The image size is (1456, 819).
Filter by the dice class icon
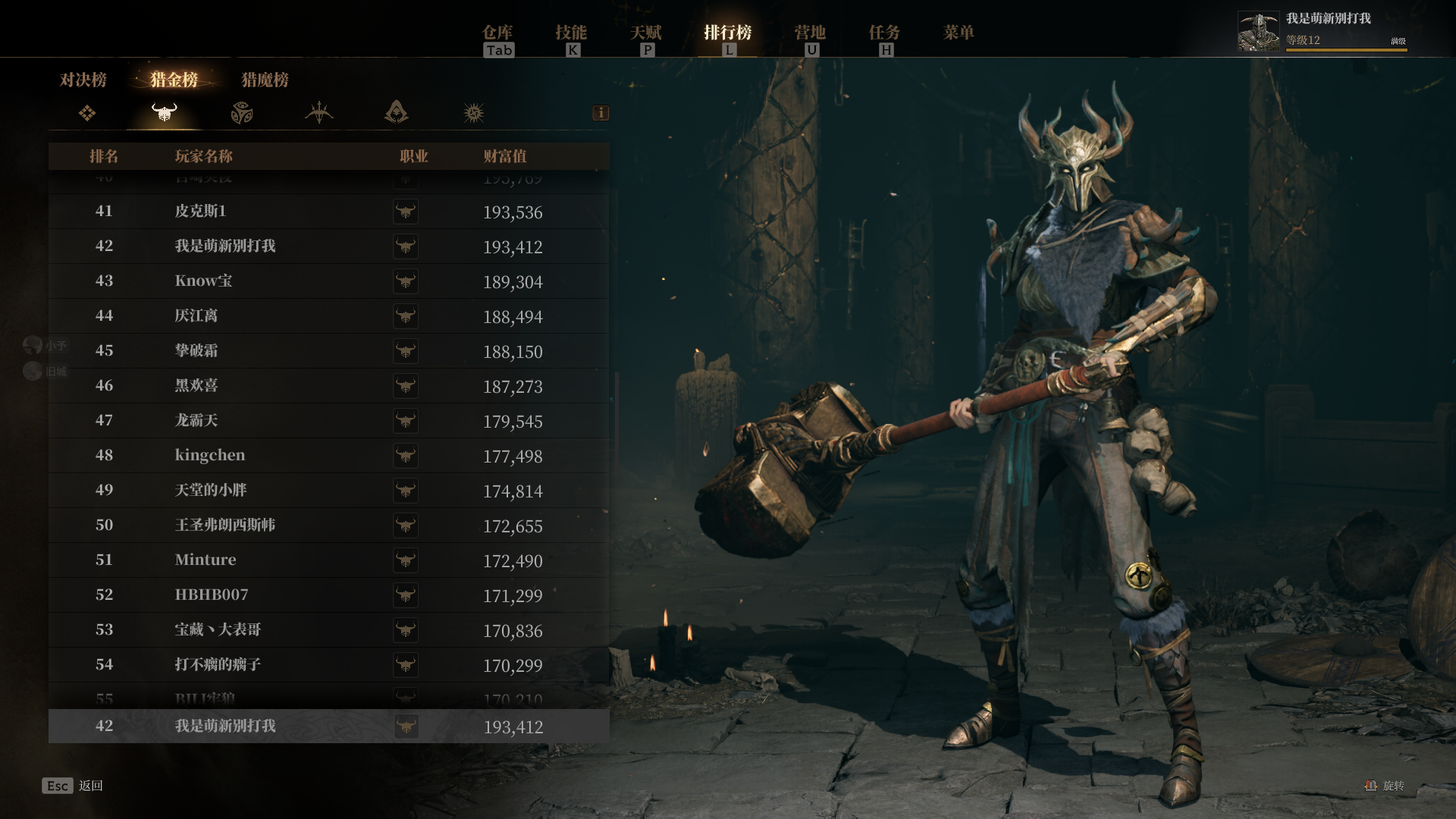pos(242,114)
